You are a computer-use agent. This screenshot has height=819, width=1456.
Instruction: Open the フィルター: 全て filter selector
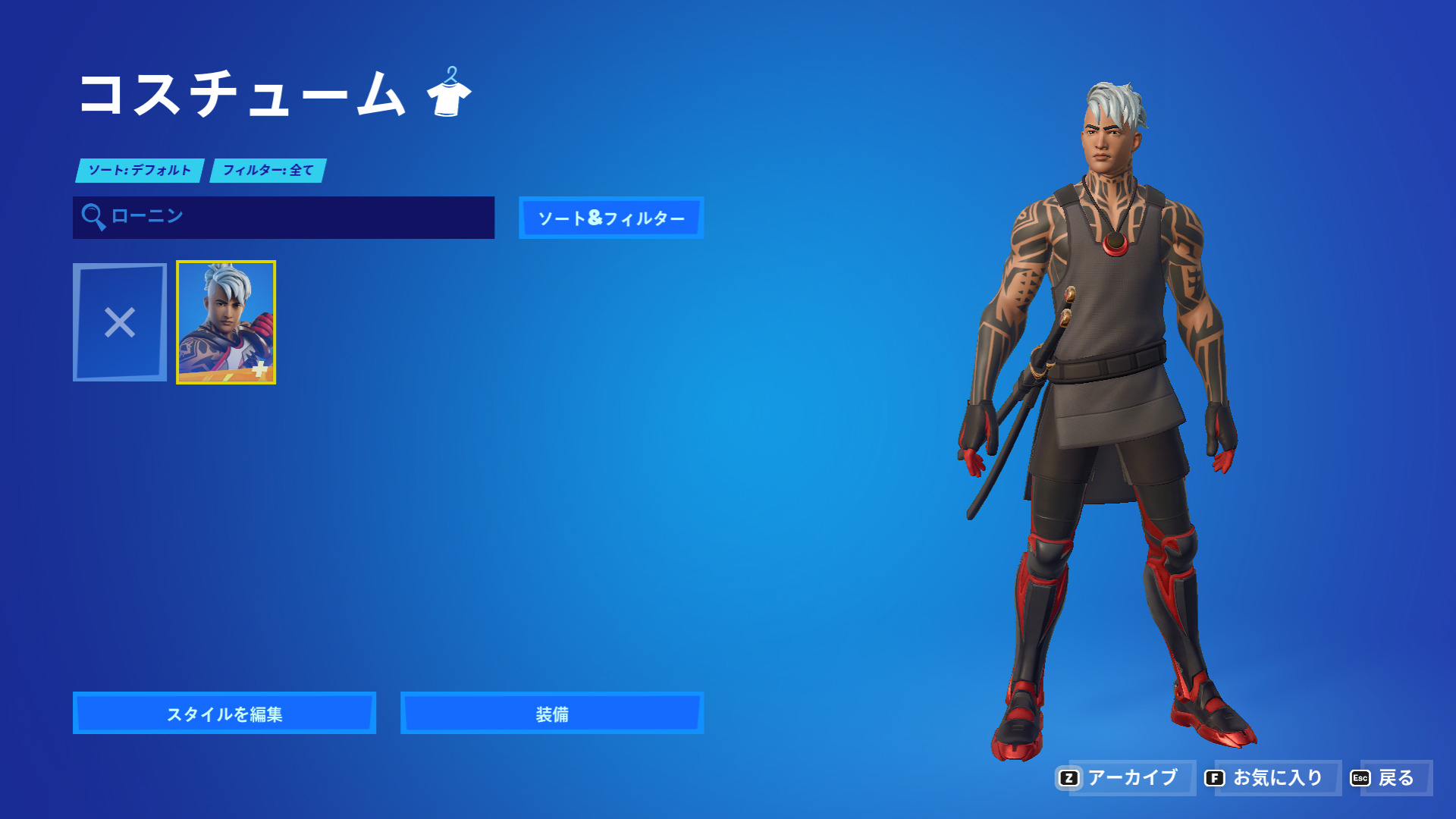(268, 171)
